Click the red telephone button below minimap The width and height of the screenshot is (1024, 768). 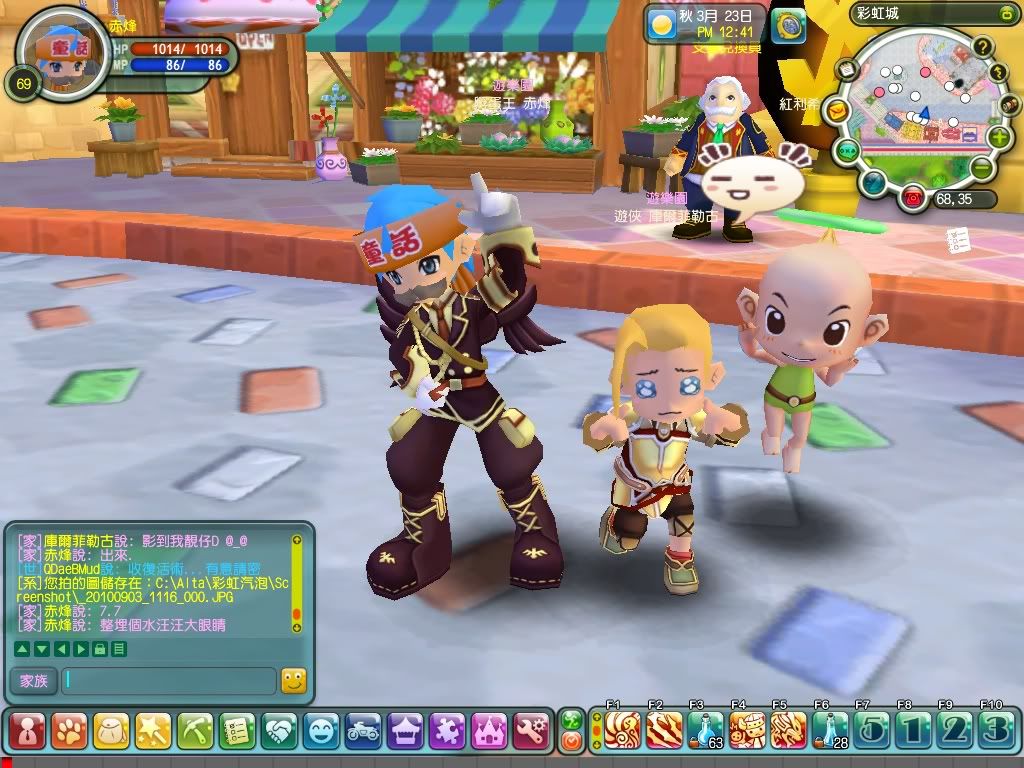pos(912,198)
